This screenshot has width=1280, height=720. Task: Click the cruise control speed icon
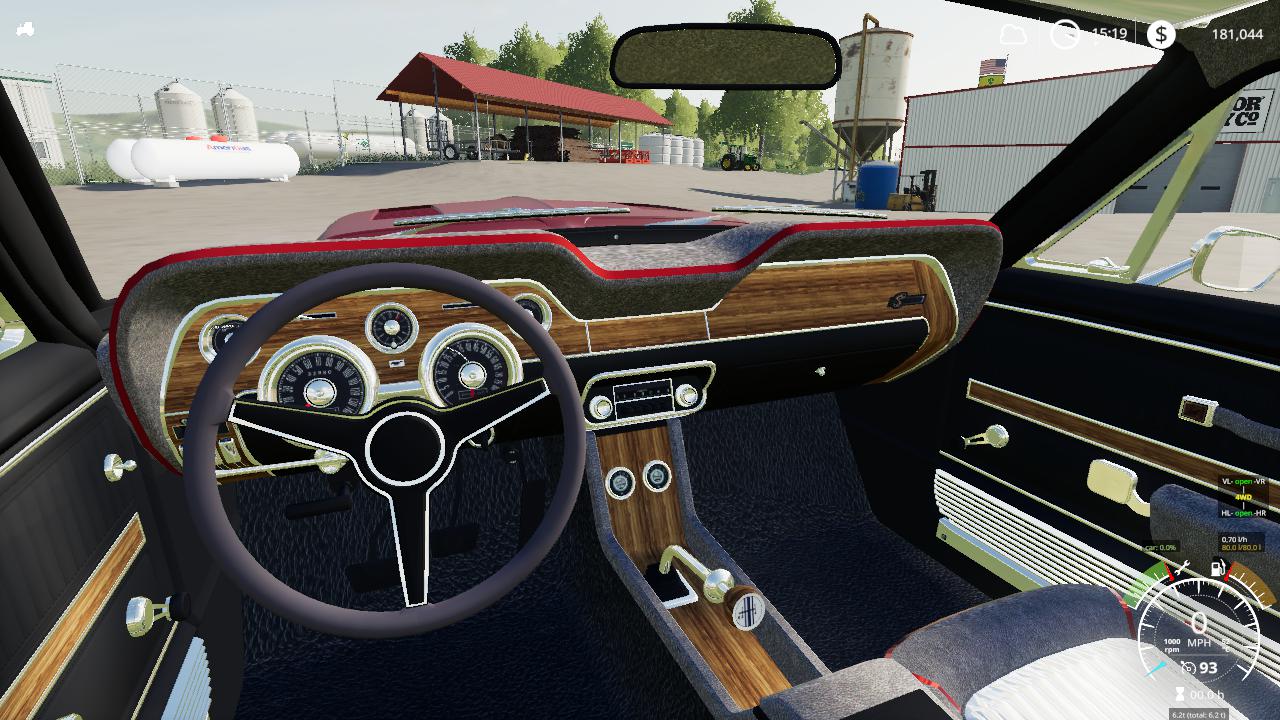pyautogui.click(x=1189, y=667)
